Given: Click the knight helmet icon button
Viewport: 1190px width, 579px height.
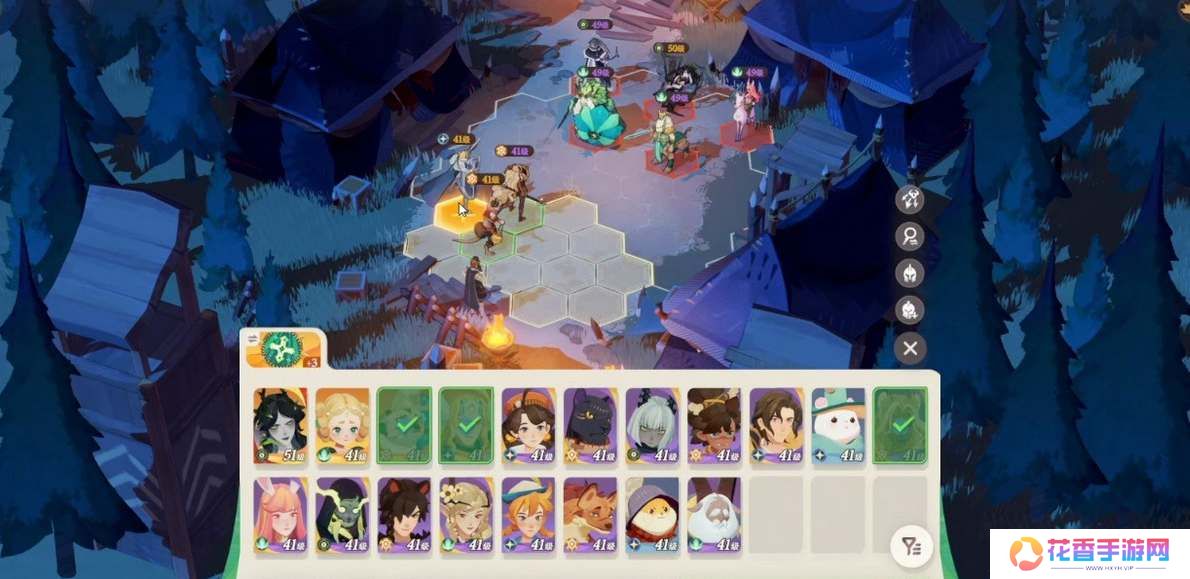Looking at the screenshot, I should pyautogui.click(x=910, y=273).
